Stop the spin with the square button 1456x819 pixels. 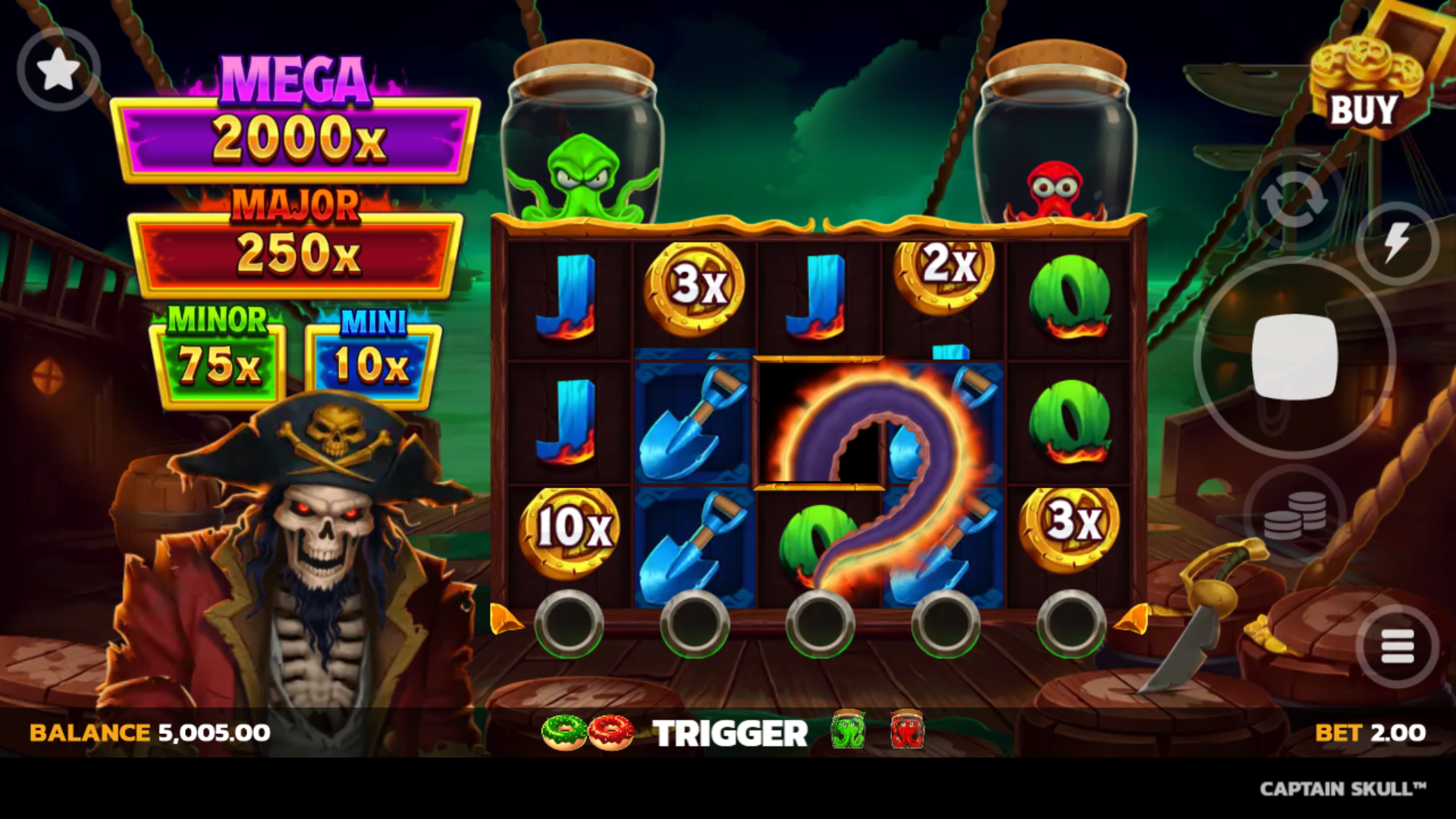tap(1294, 356)
